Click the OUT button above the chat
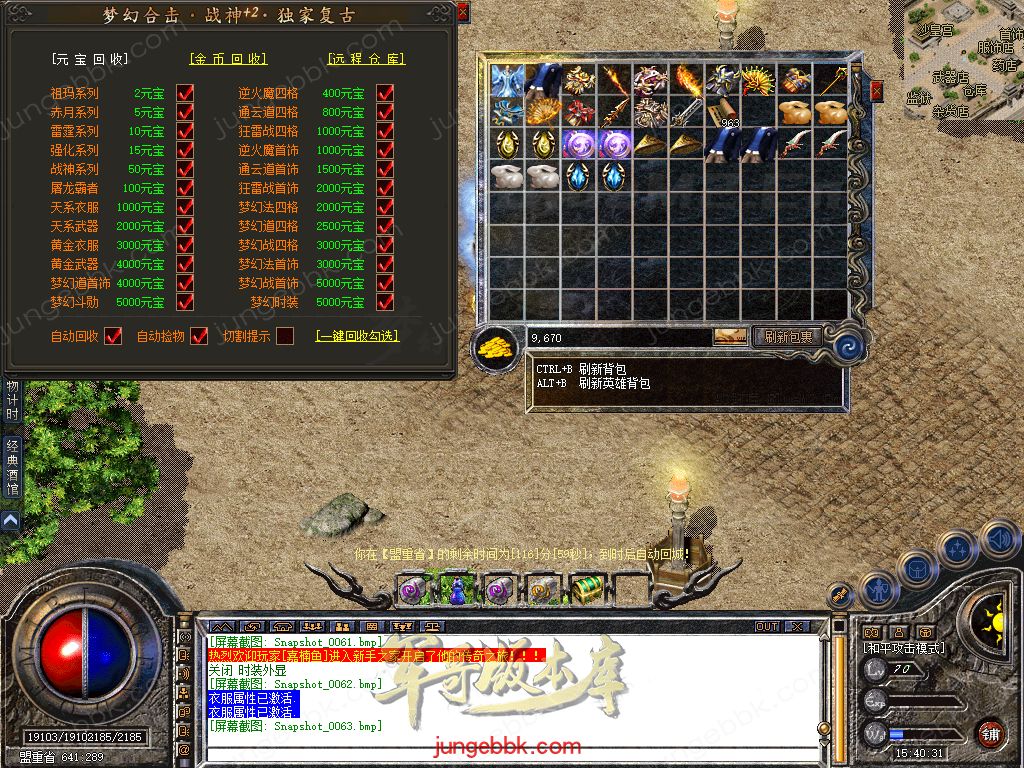 [767, 627]
